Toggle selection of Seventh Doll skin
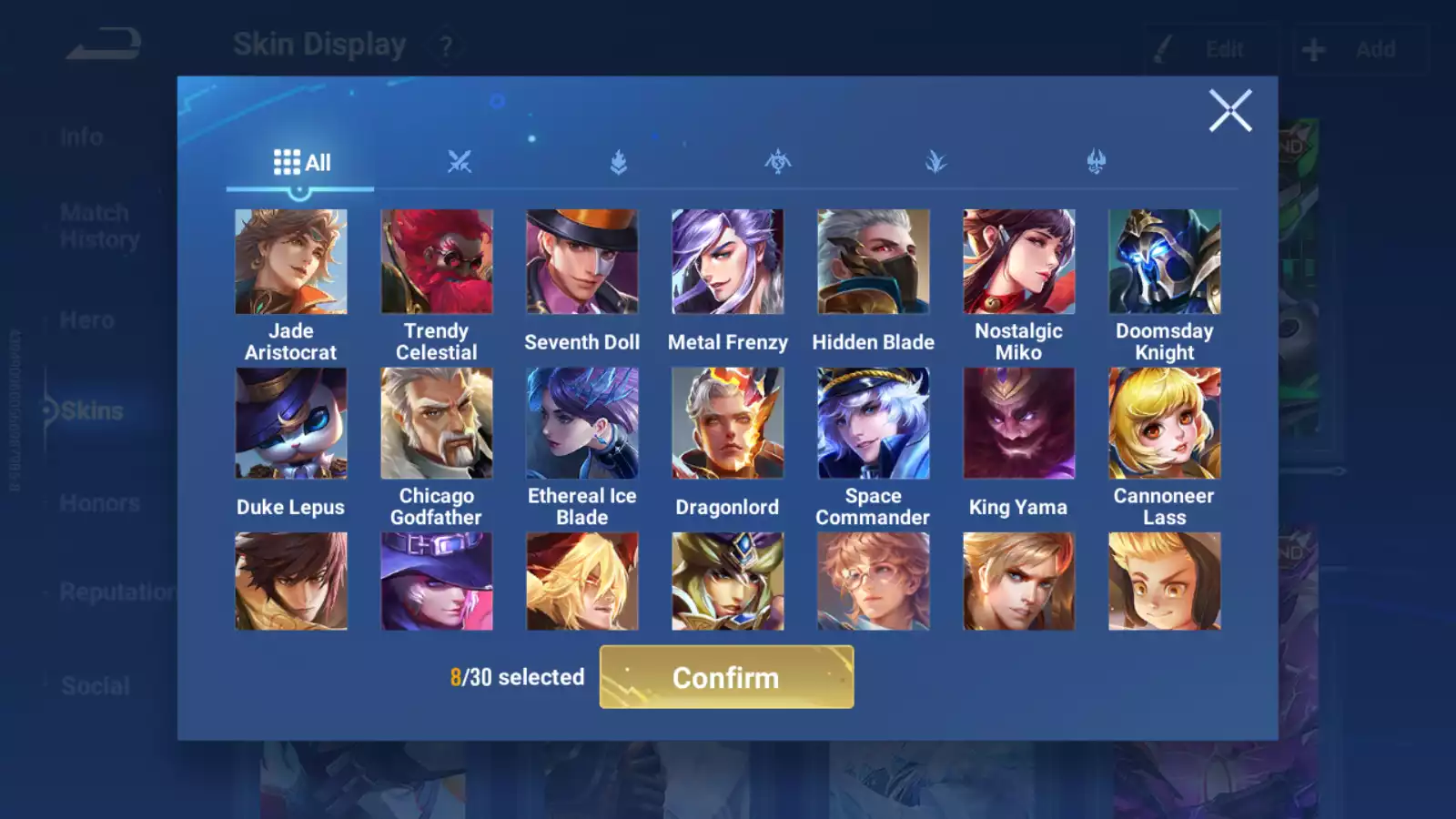The width and height of the screenshot is (1456, 819). pos(582,261)
